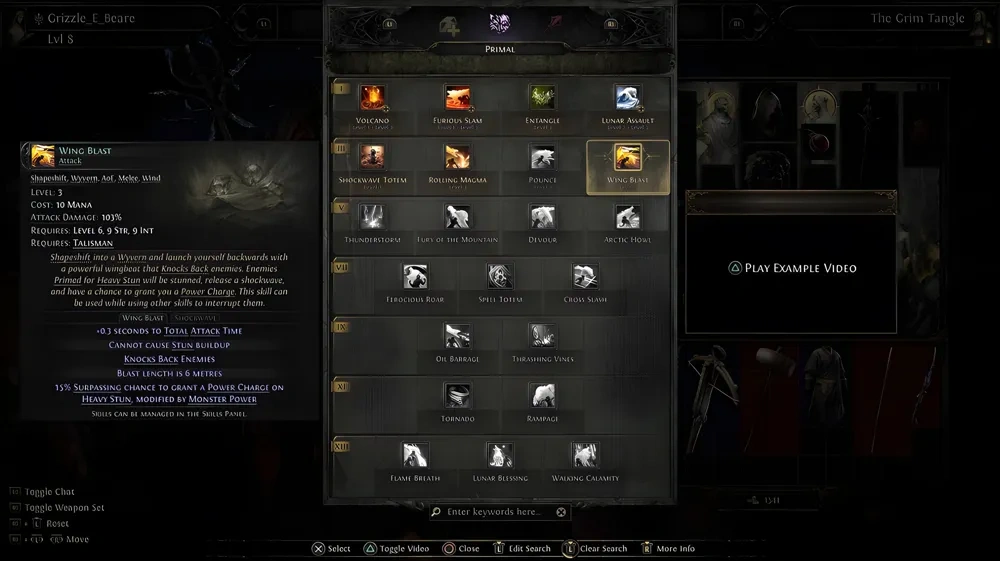Viewport: 1000px width, 561px height.
Task: Select the Devour skill icon
Action: point(543,217)
